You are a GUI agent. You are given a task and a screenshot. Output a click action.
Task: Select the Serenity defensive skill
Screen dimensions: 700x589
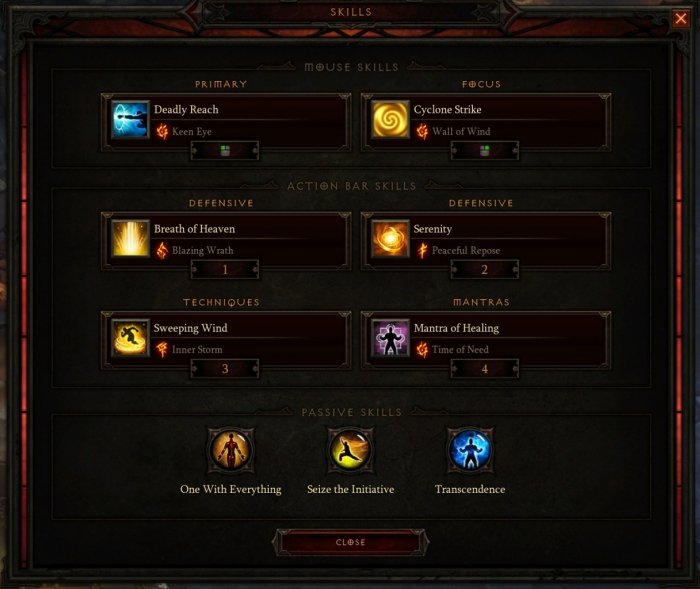pos(390,238)
